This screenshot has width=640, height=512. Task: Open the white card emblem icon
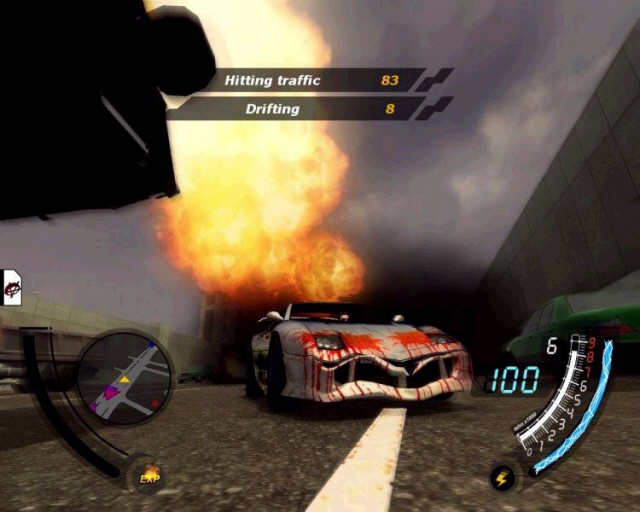pos(13,287)
